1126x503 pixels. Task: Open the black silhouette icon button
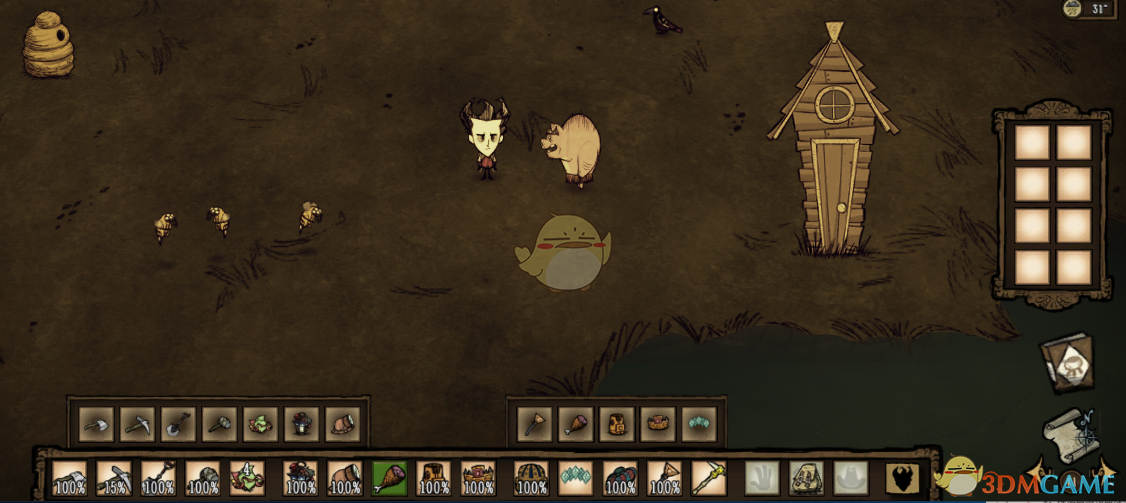coord(903,478)
